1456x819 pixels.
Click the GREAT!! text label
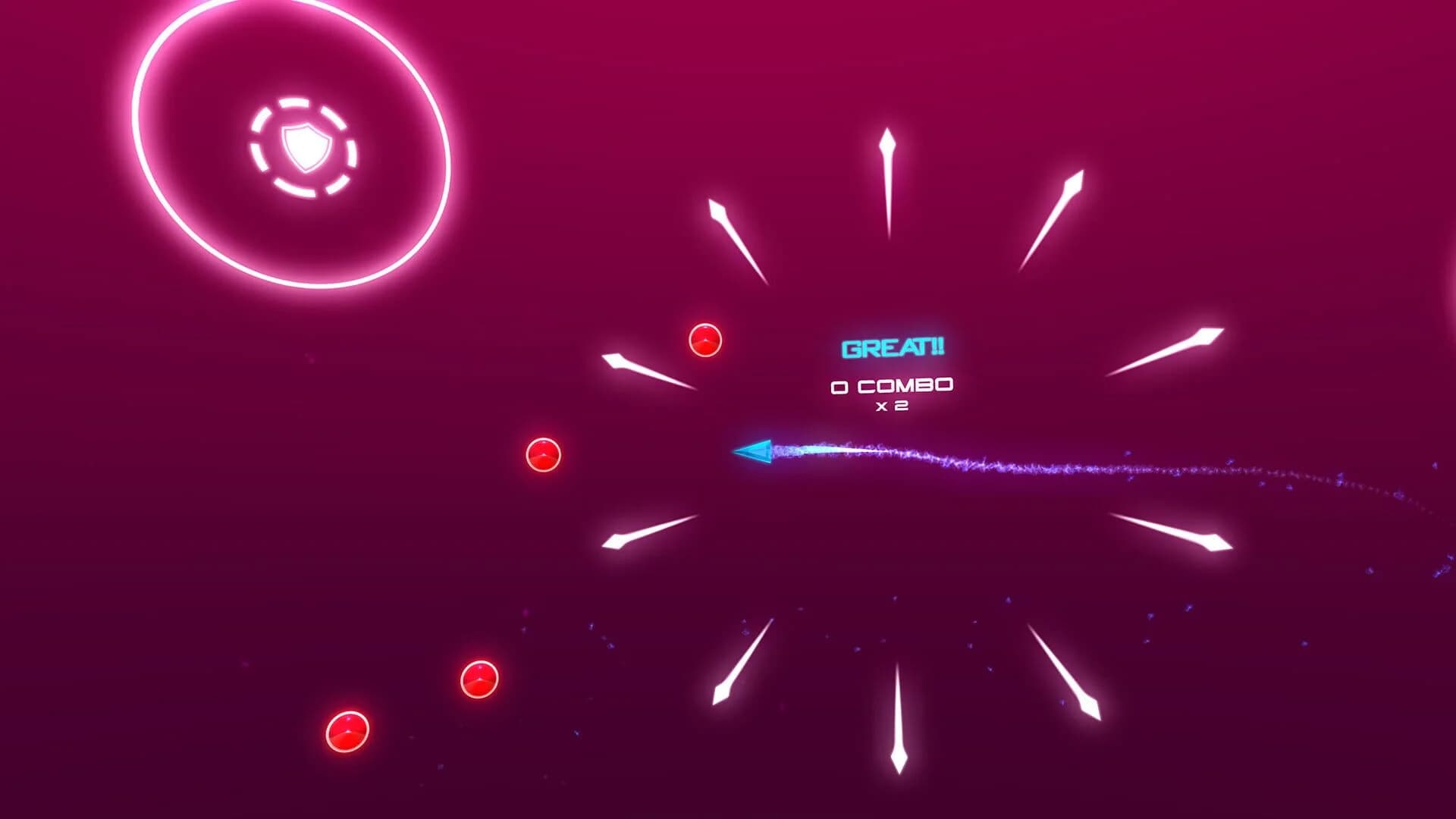[x=891, y=350]
